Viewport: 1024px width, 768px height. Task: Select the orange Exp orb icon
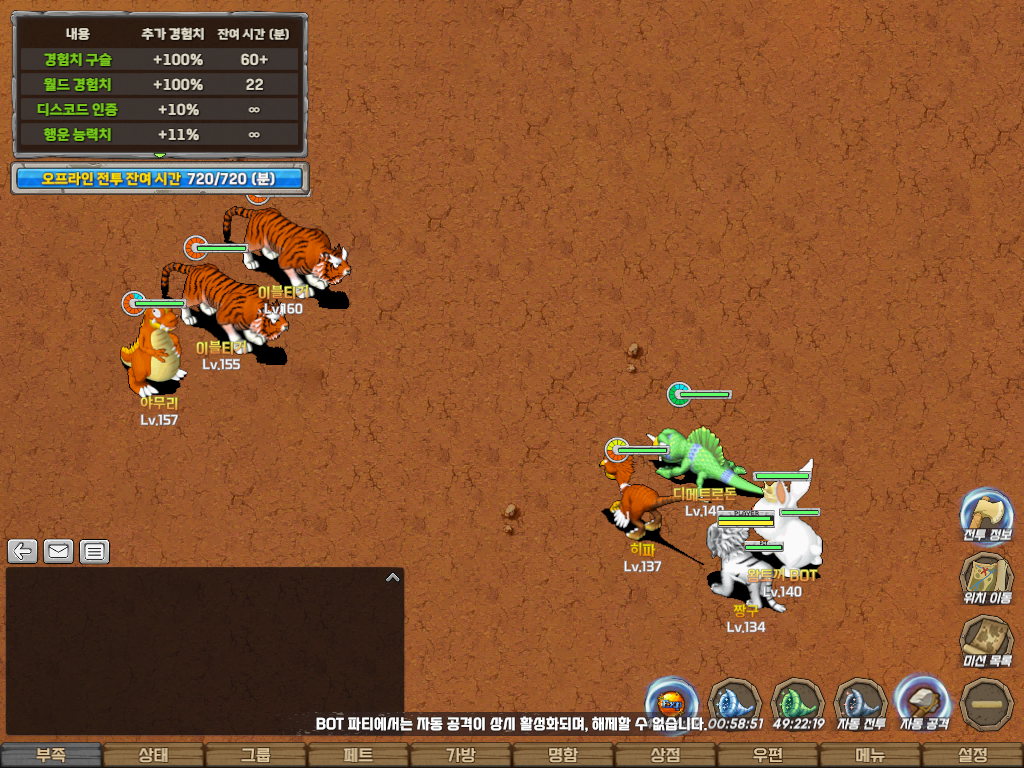point(672,700)
